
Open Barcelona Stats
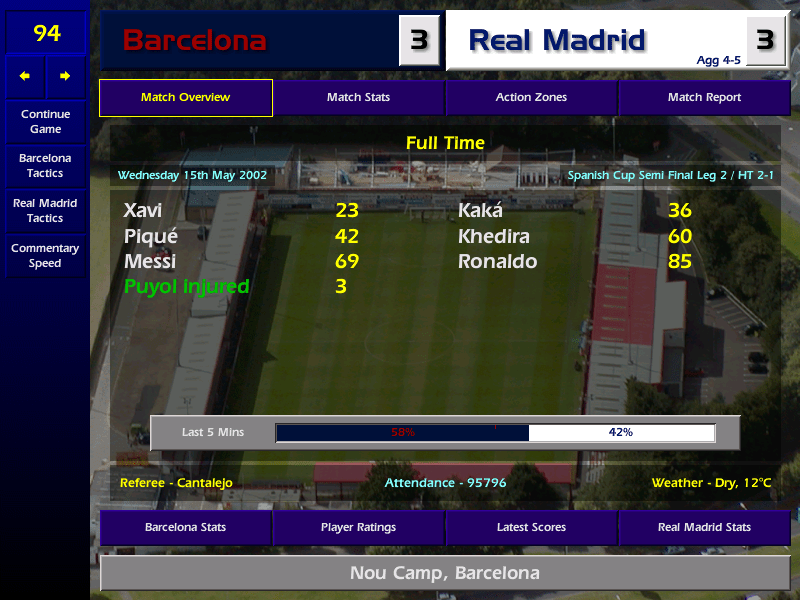[x=185, y=527]
